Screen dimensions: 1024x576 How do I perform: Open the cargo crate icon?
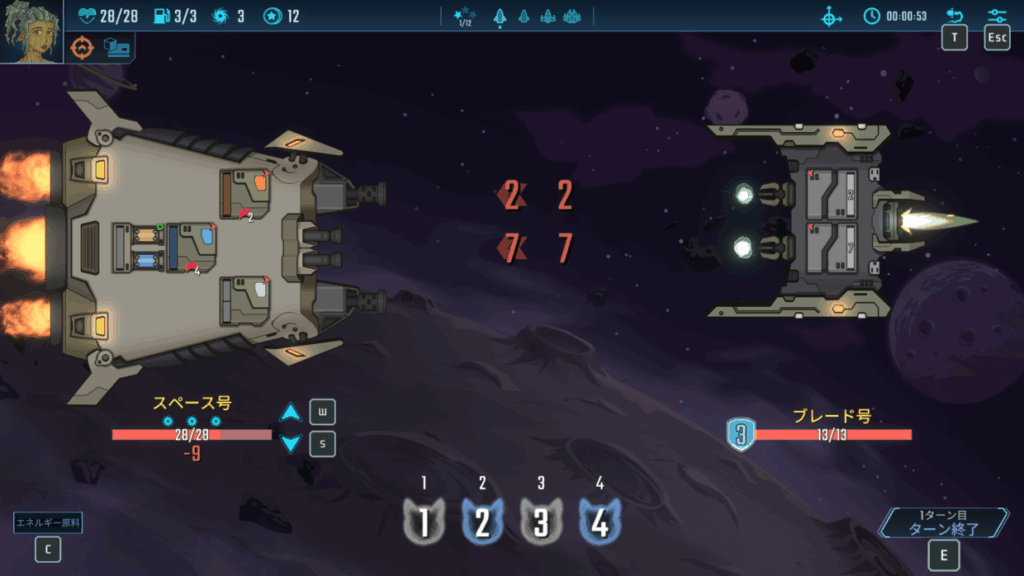(117, 47)
